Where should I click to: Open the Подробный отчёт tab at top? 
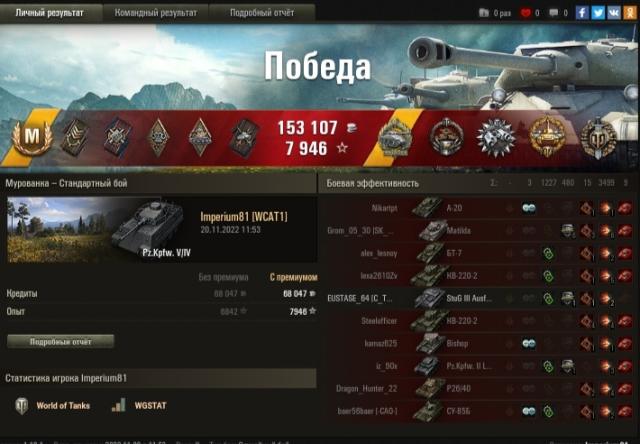tap(264, 11)
